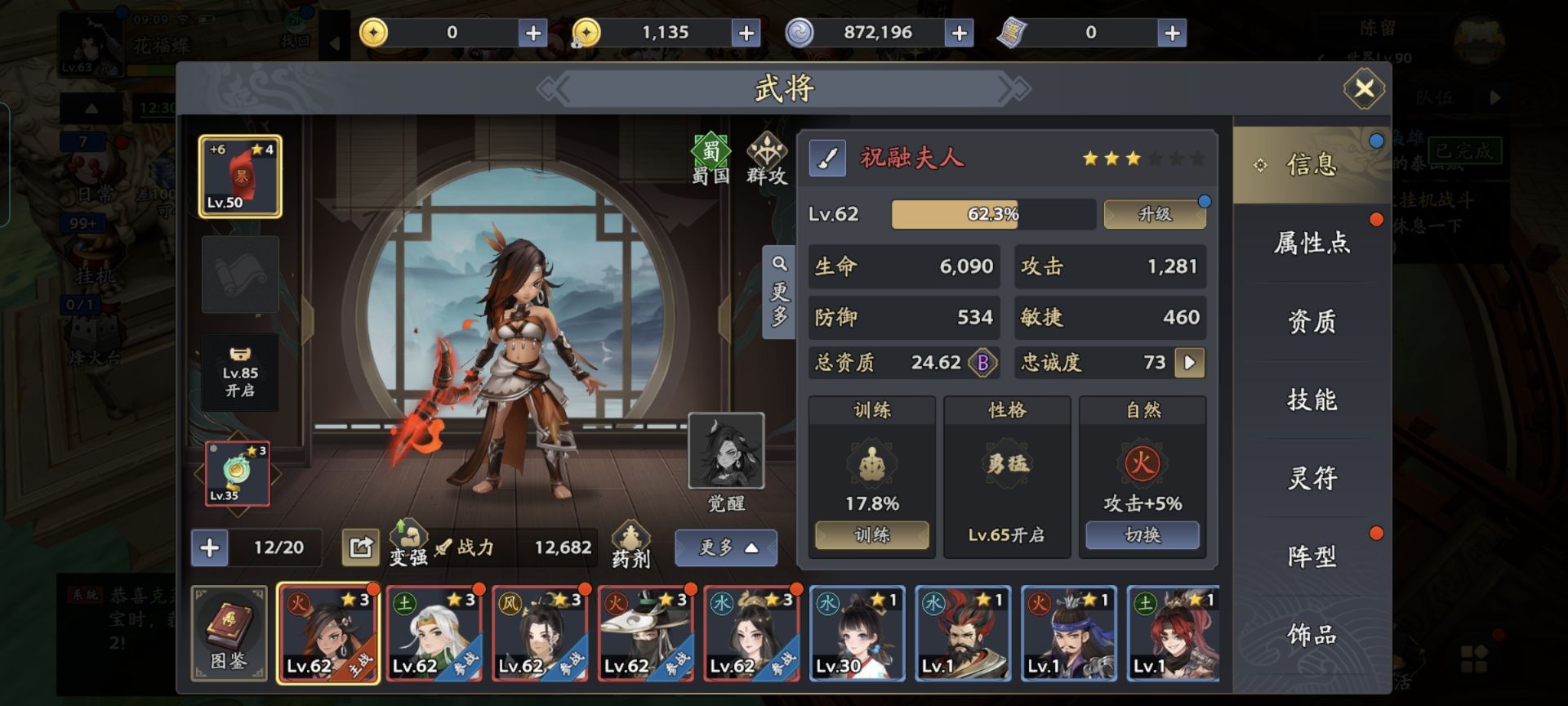Viewport: 1568px width, 706px height.
Task: Expand the bottom 更多 dropdown button
Action: coord(726,547)
